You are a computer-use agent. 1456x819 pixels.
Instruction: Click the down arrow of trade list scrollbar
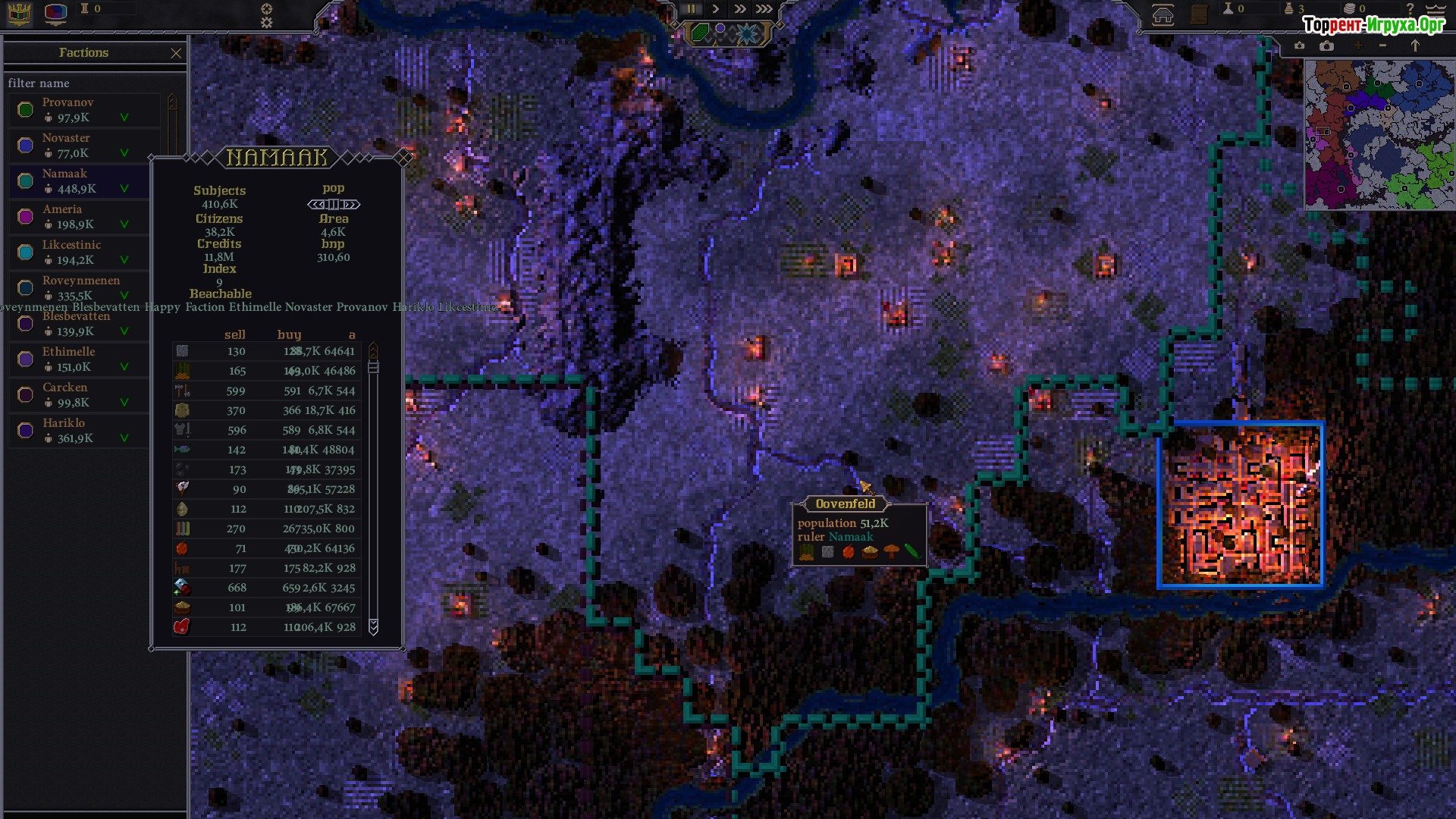373,626
